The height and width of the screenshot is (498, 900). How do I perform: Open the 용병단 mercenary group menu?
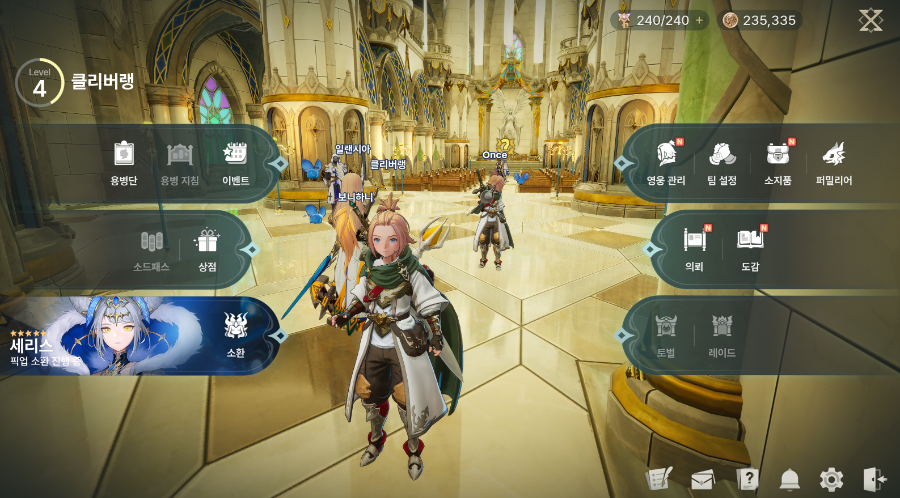pos(122,161)
